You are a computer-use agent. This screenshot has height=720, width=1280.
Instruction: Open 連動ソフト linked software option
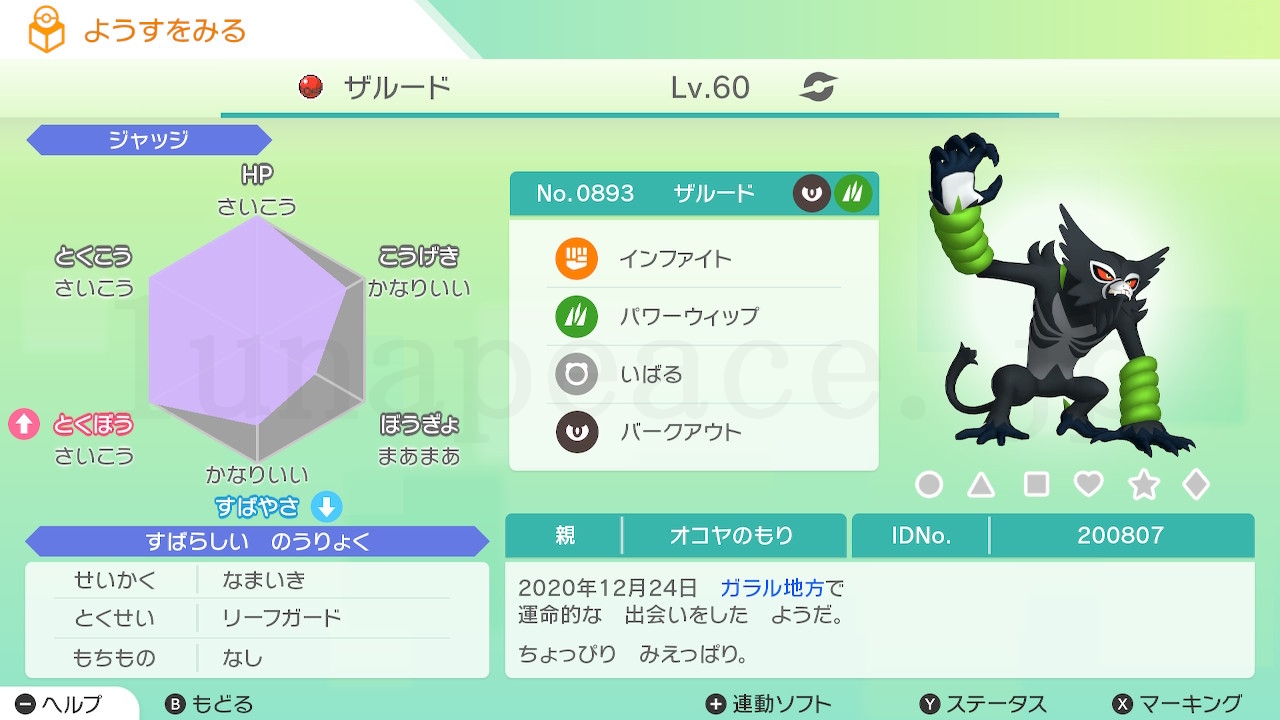click(x=768, y=704)
